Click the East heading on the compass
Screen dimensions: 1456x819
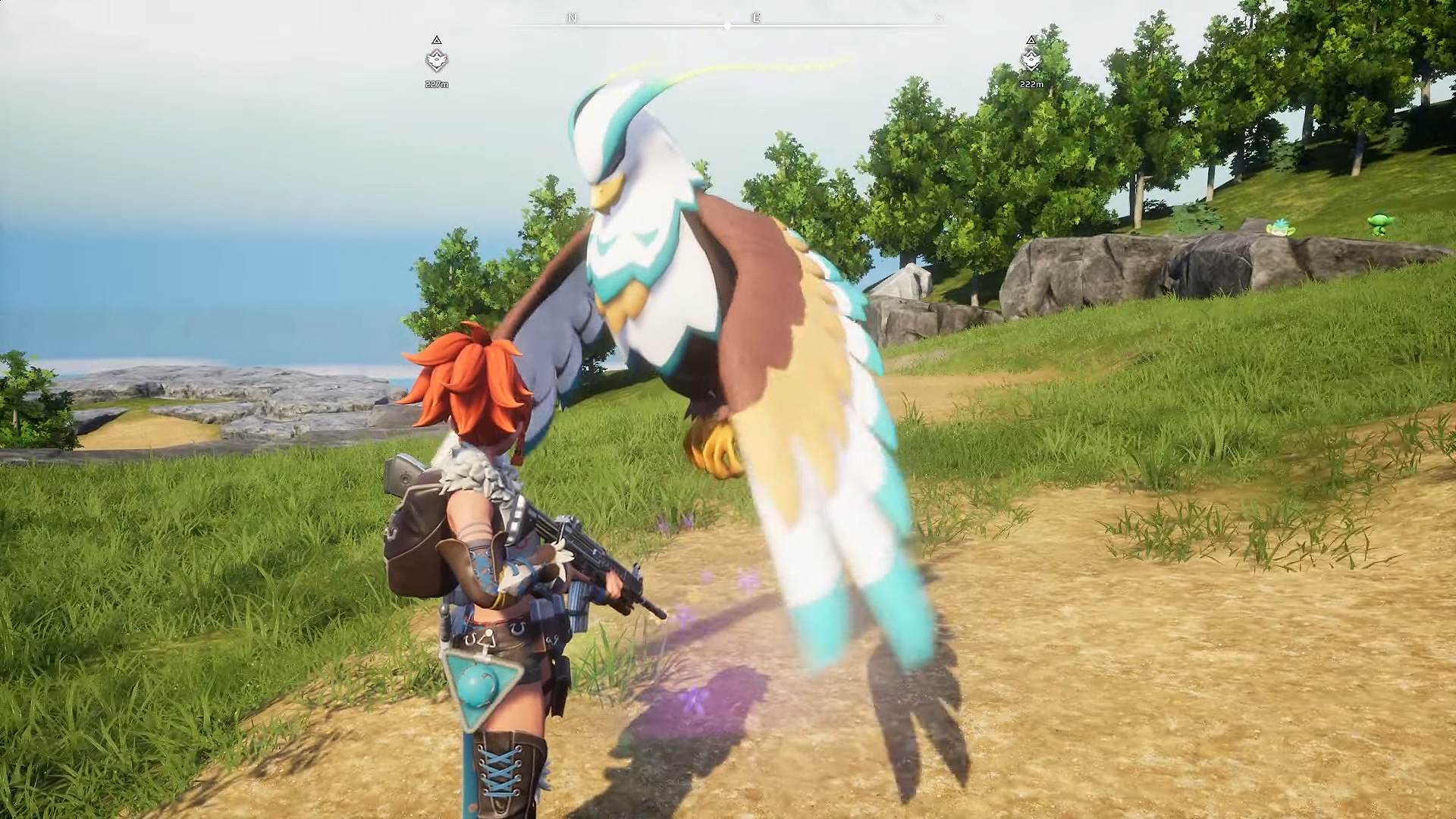click(755, 18)
